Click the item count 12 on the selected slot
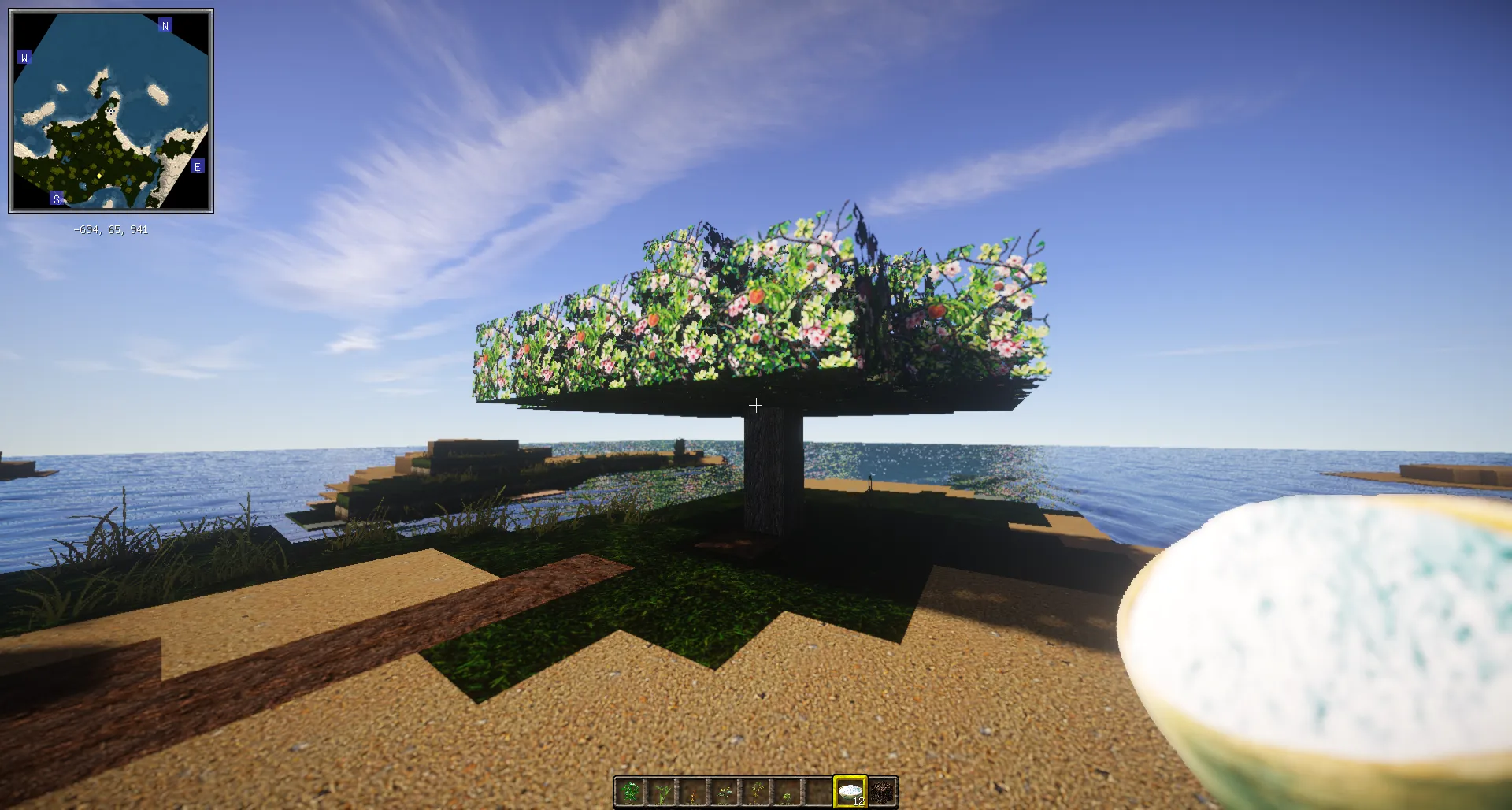Screen dimensions: 1512x810 click(860, 802)
